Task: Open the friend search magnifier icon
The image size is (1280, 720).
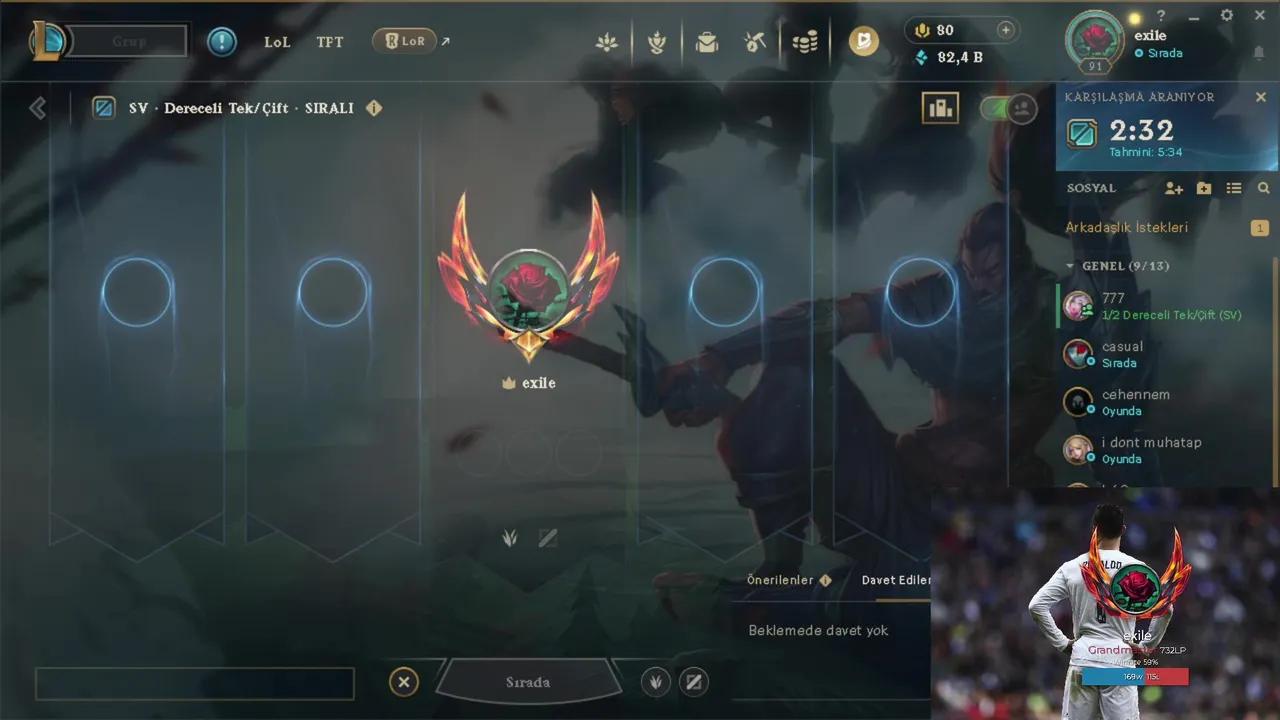Action: pyautogui.click(x=1263, y=188)
